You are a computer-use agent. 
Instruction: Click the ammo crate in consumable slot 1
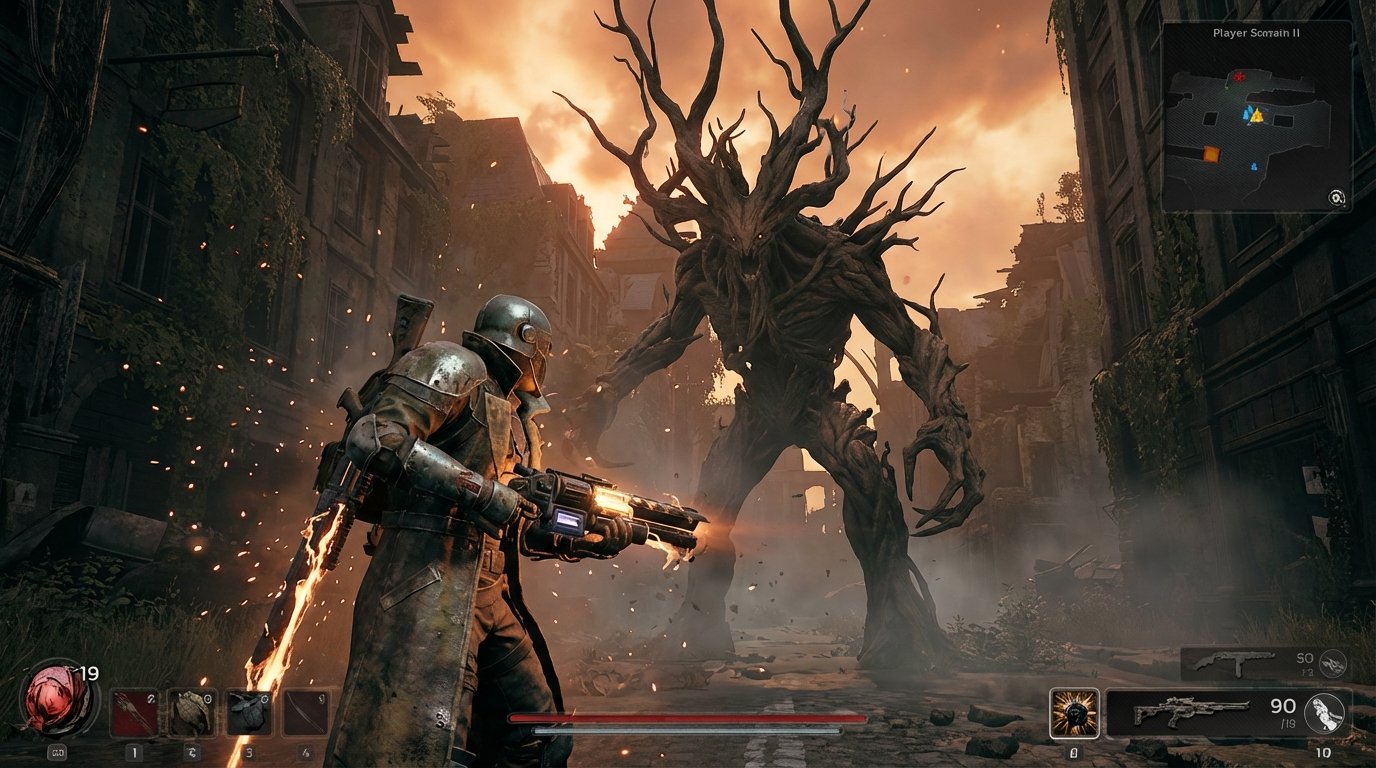(x=135, y=711)
